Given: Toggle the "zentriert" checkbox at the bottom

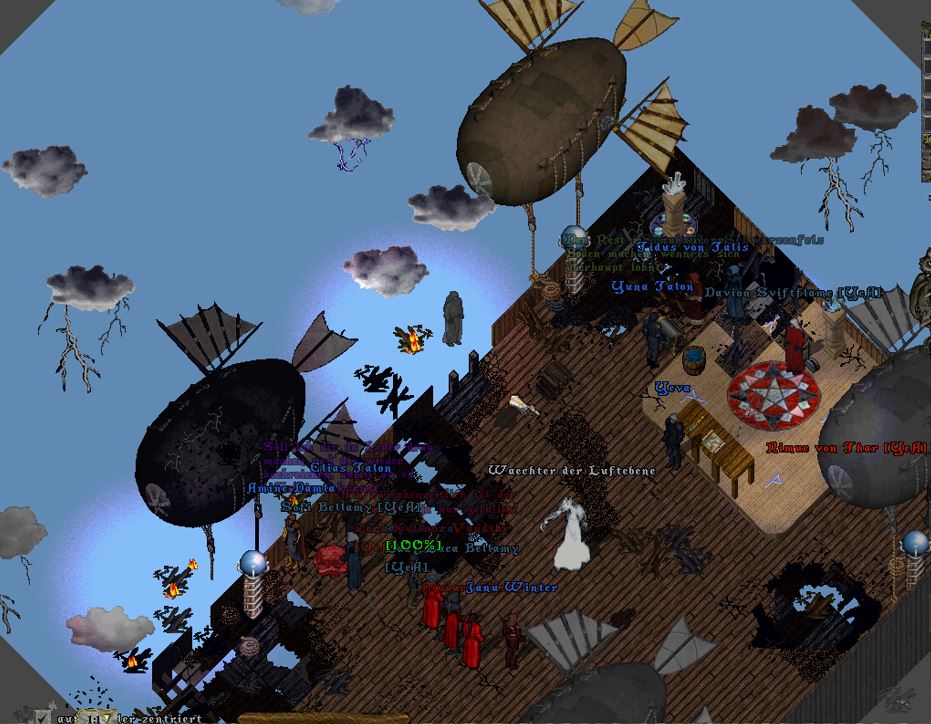Looking at the screenshot, I should [x=40, y=716].
